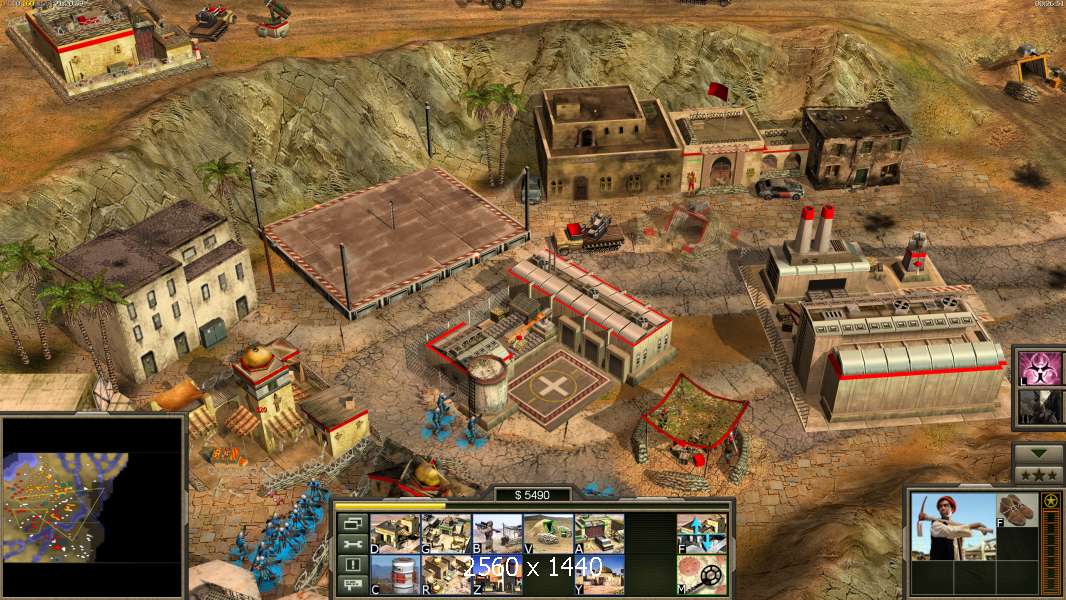Build the rocket soldier structure, hotkey B
The height and width of the screenshot is (600, 1066).
(x=497, y=533)
